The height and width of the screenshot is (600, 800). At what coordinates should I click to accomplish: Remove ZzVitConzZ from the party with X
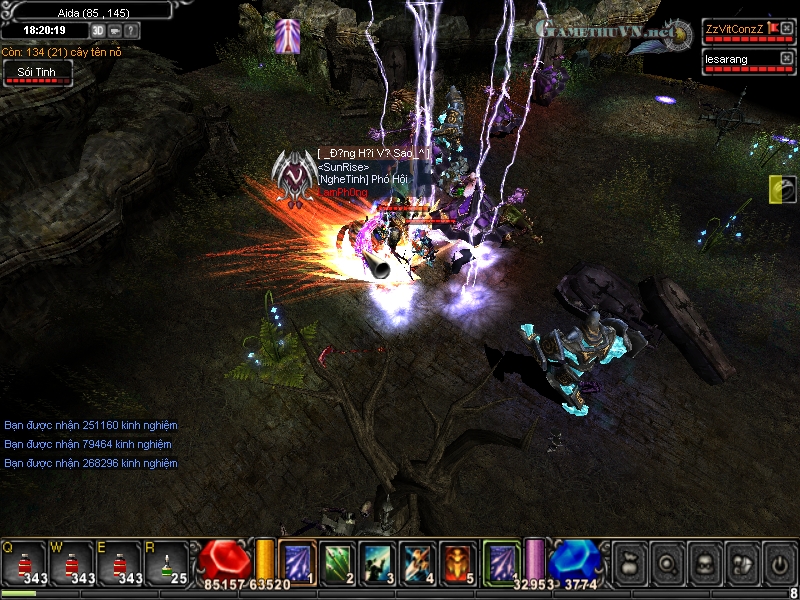786,28
